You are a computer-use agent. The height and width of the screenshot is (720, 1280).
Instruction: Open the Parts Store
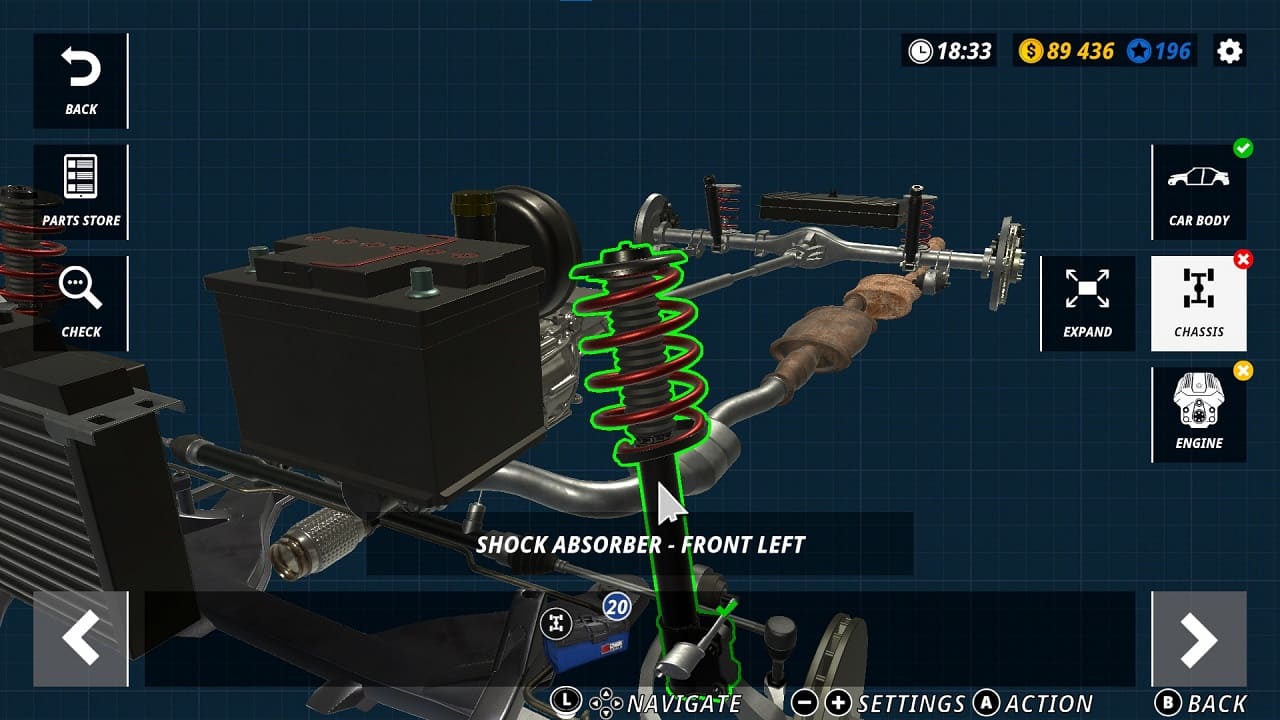coord(80,190)
